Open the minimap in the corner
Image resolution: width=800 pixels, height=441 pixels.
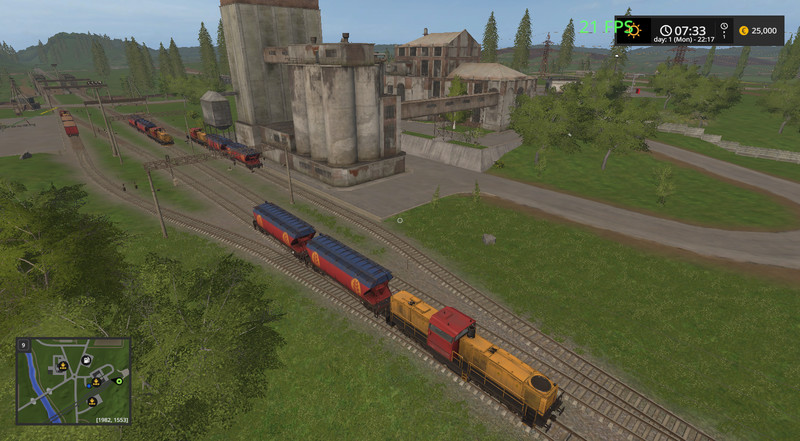72,380
